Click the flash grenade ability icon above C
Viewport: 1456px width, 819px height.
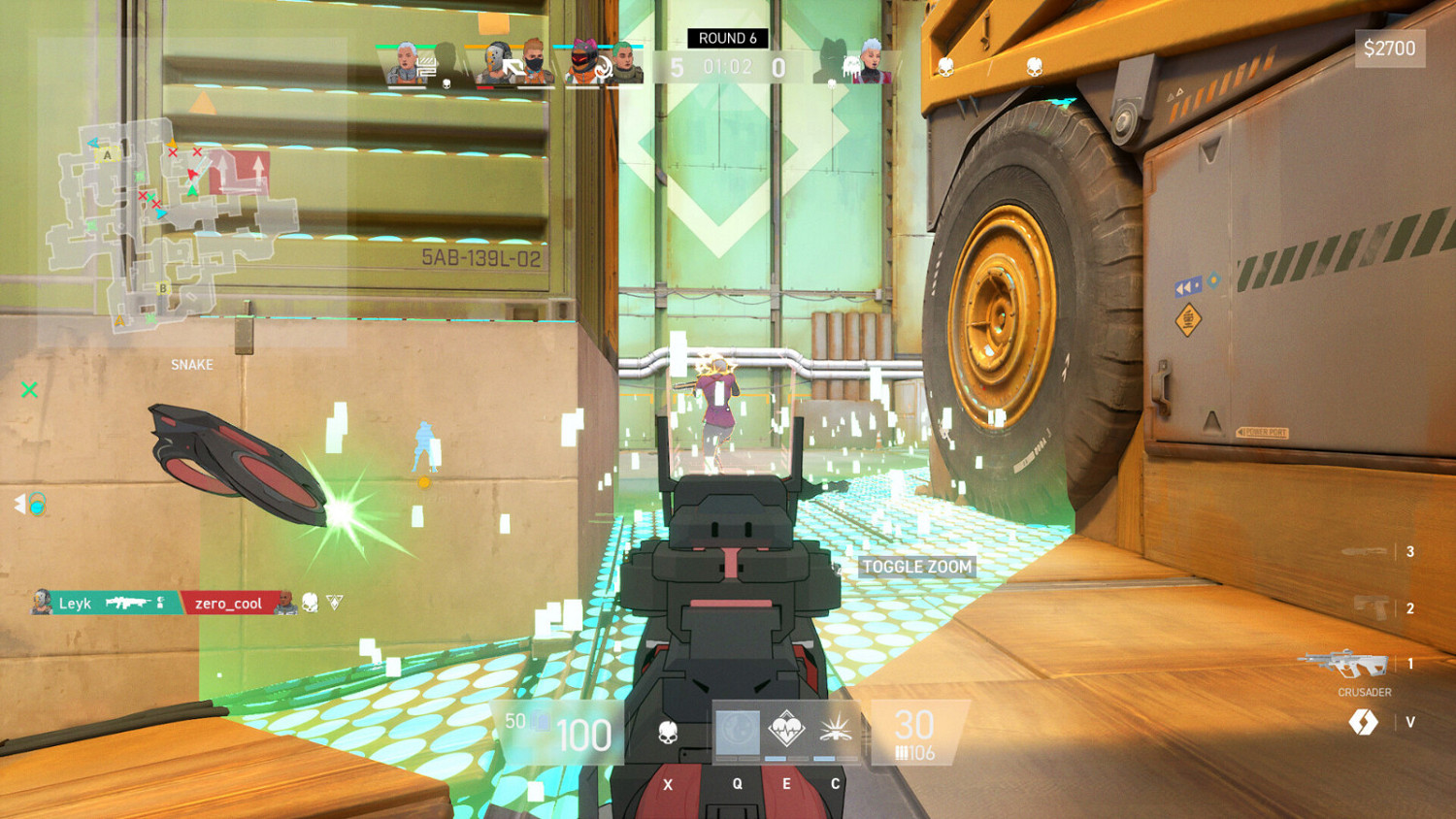(x=835, y=733)
